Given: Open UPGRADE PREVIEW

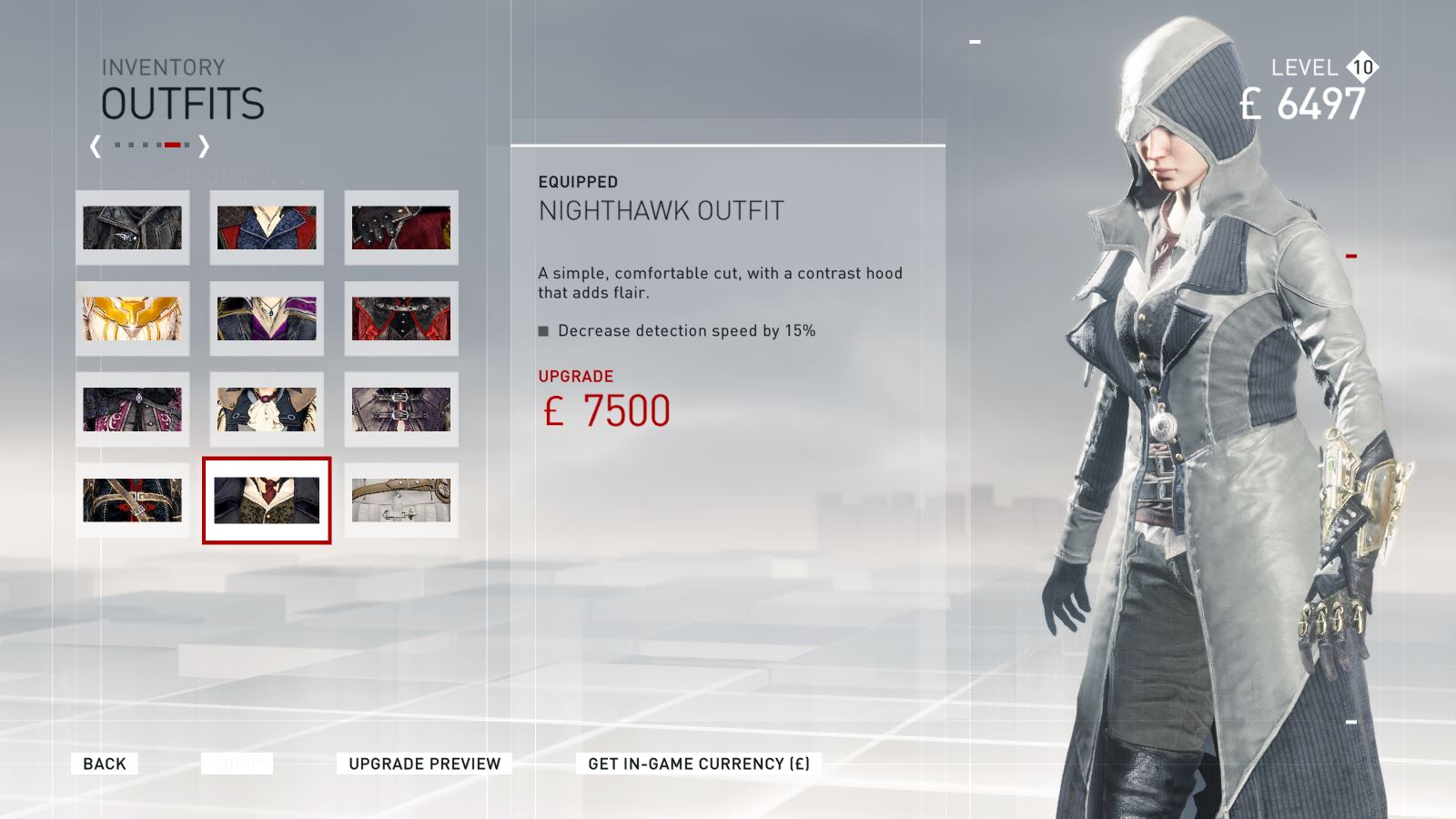Looking at the screenshot, I should pos(422,763).
